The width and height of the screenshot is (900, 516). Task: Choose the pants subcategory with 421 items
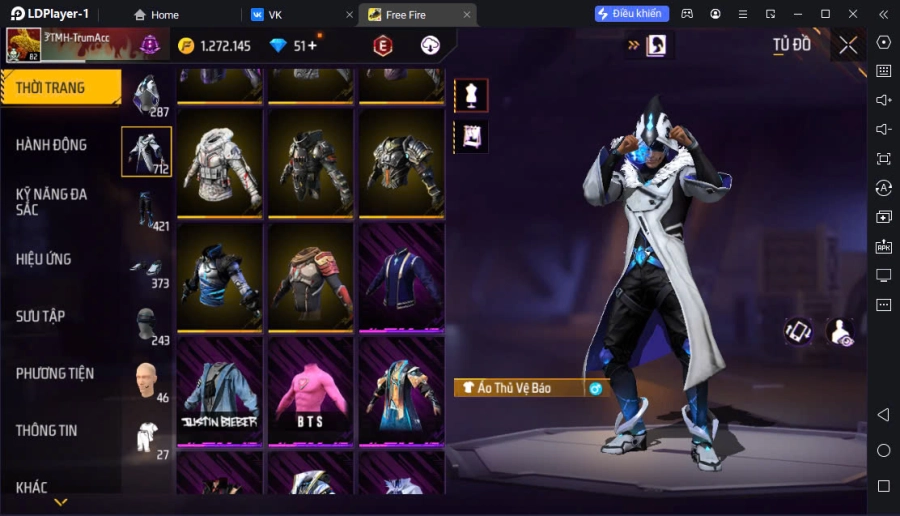(147, 212)
